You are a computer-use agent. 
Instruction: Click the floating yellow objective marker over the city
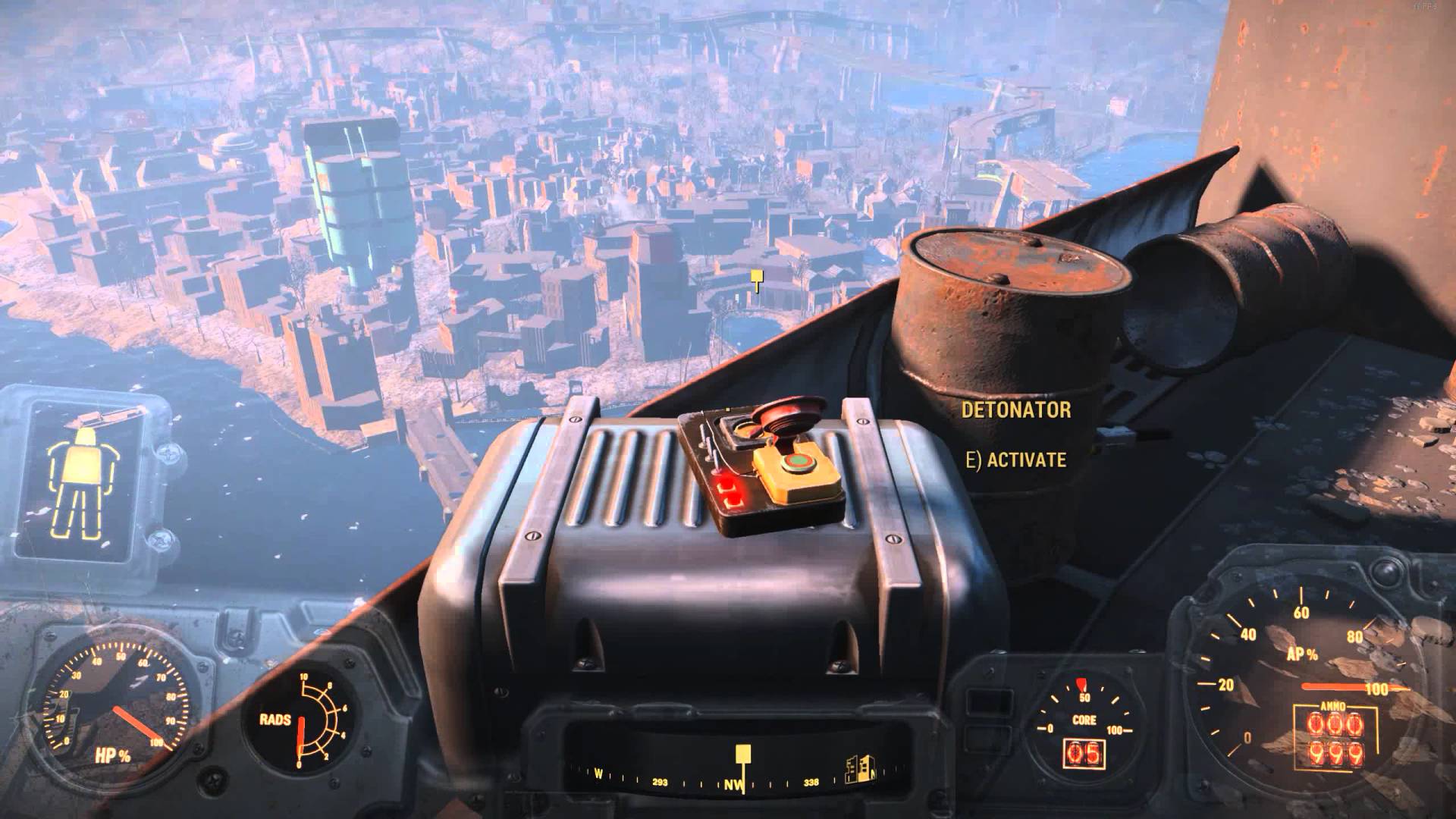756,279
